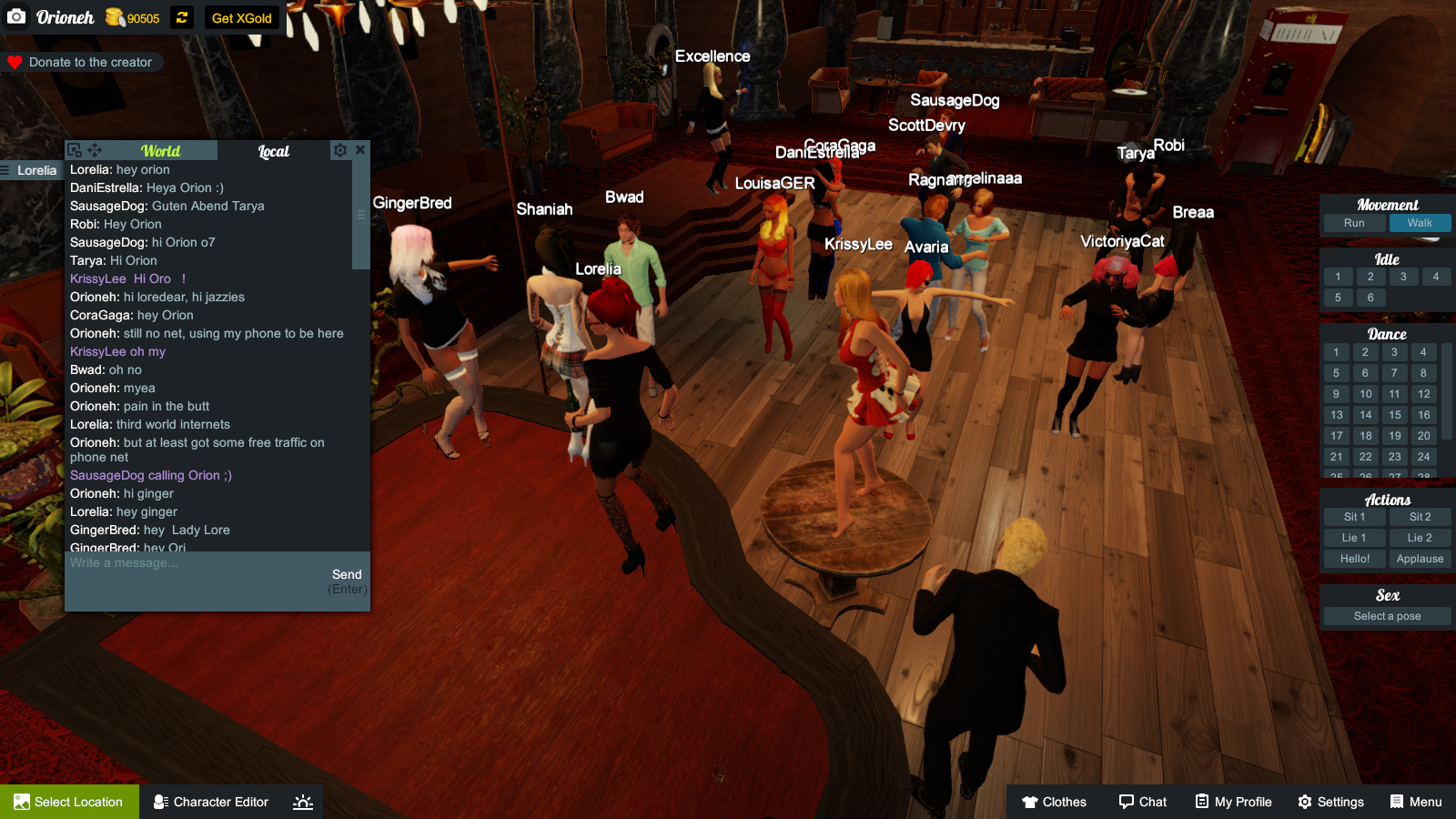
Task: Open Character Editor
Action: tap(211, 802)
